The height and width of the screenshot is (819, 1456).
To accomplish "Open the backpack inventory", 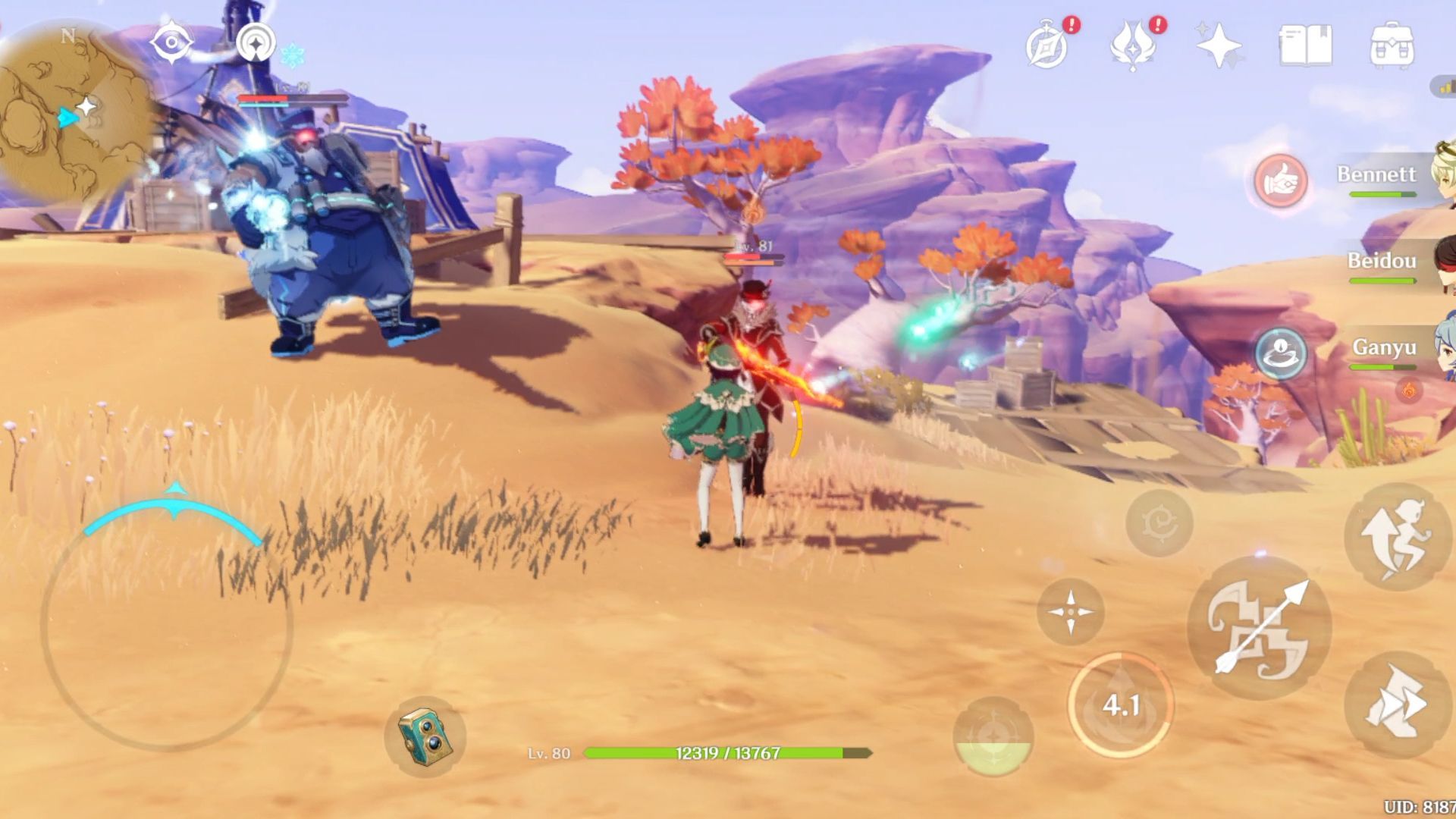I will pyautogui.click(x=1392, y=45).
